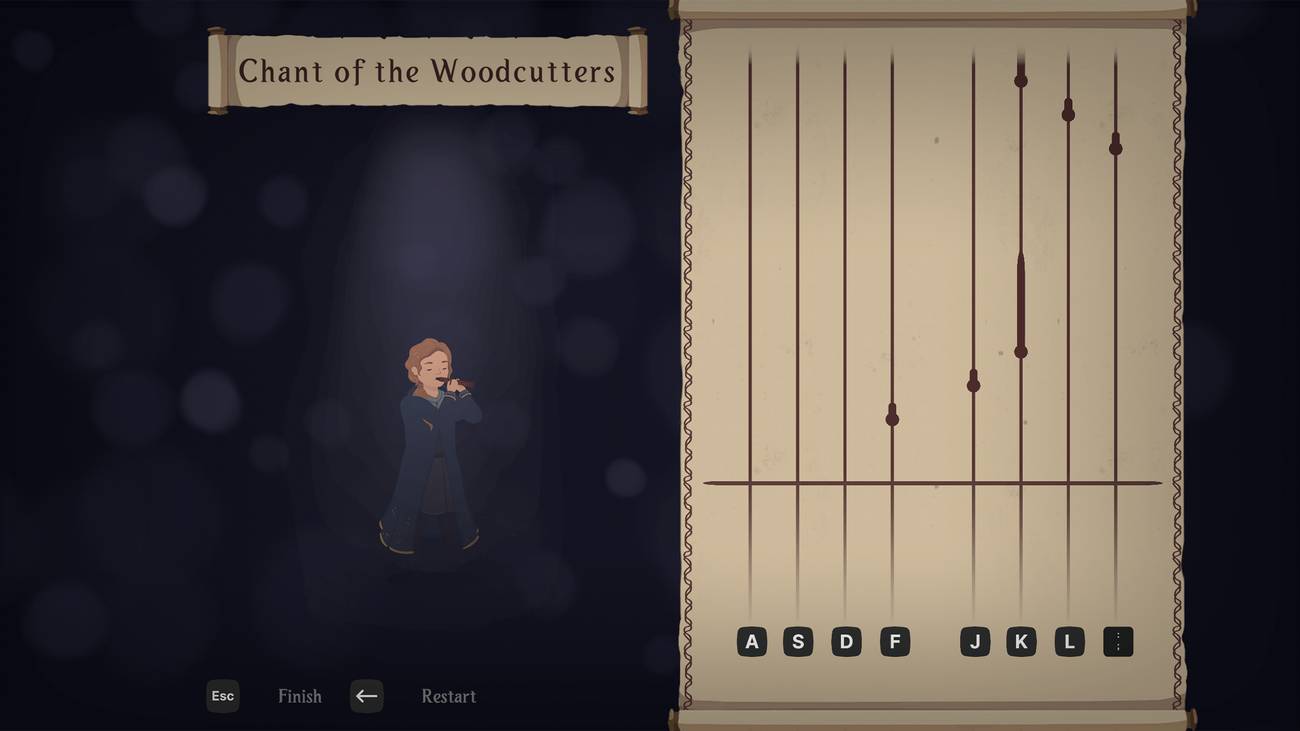The width and height of the screenshot is (1300, 731).
Task: Click the back-arrow icon beside Restart
Action: coord(365,696)
